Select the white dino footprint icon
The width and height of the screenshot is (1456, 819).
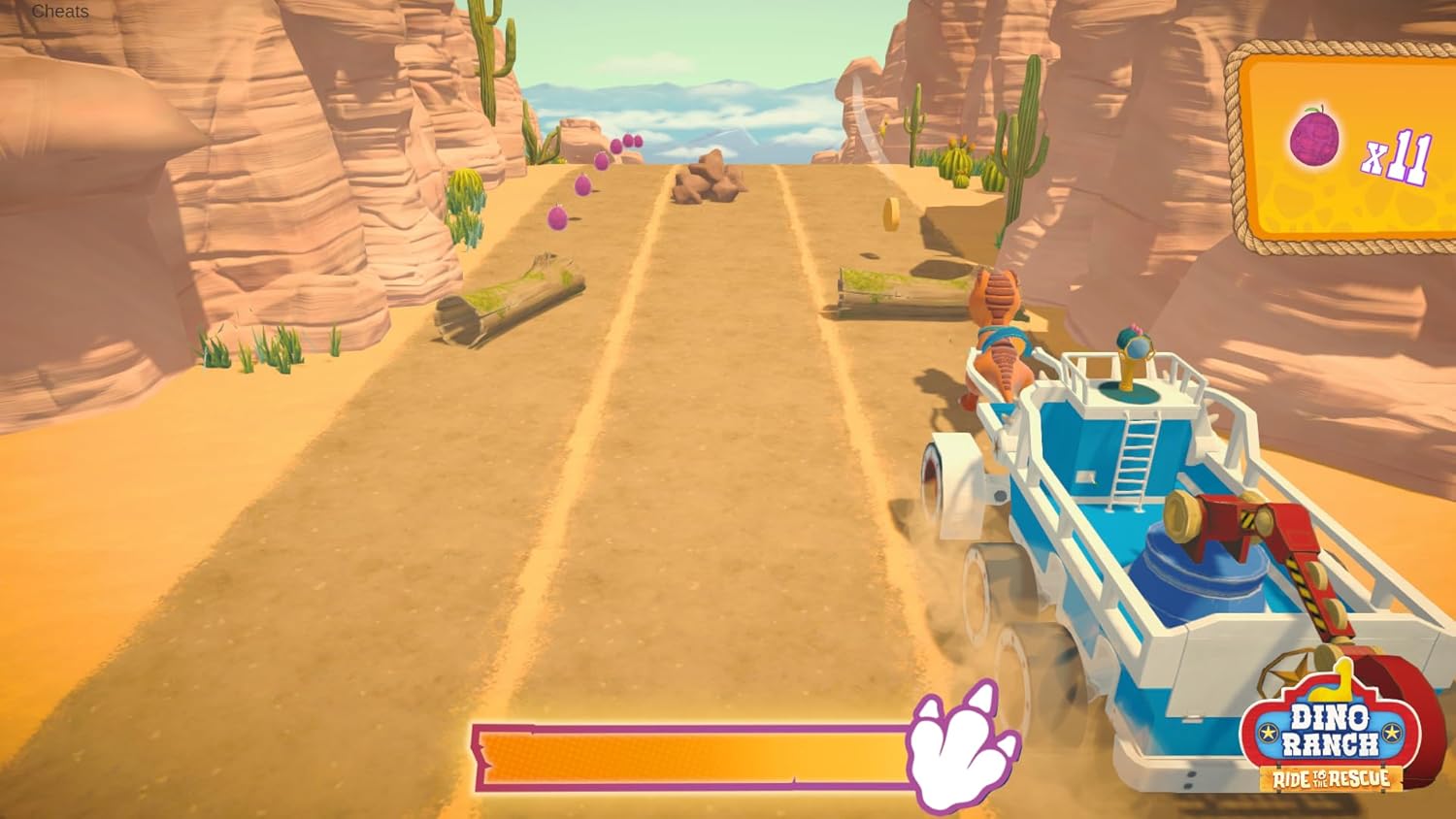956,752
